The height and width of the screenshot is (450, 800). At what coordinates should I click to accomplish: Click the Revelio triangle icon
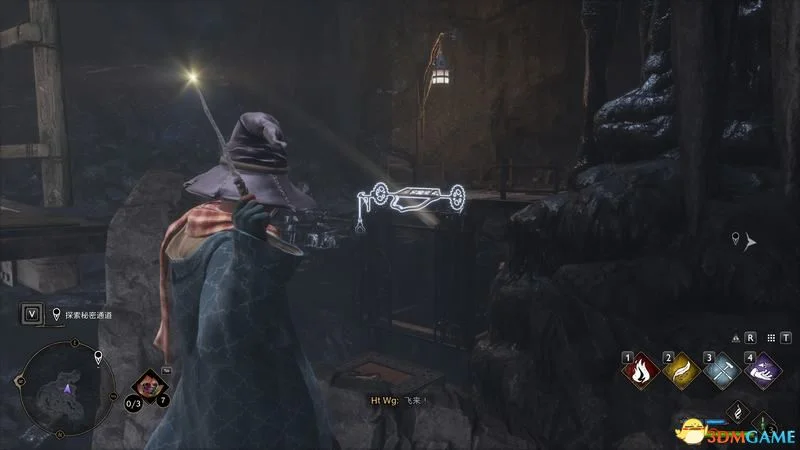pyautogui.click(x=735, y=339)
